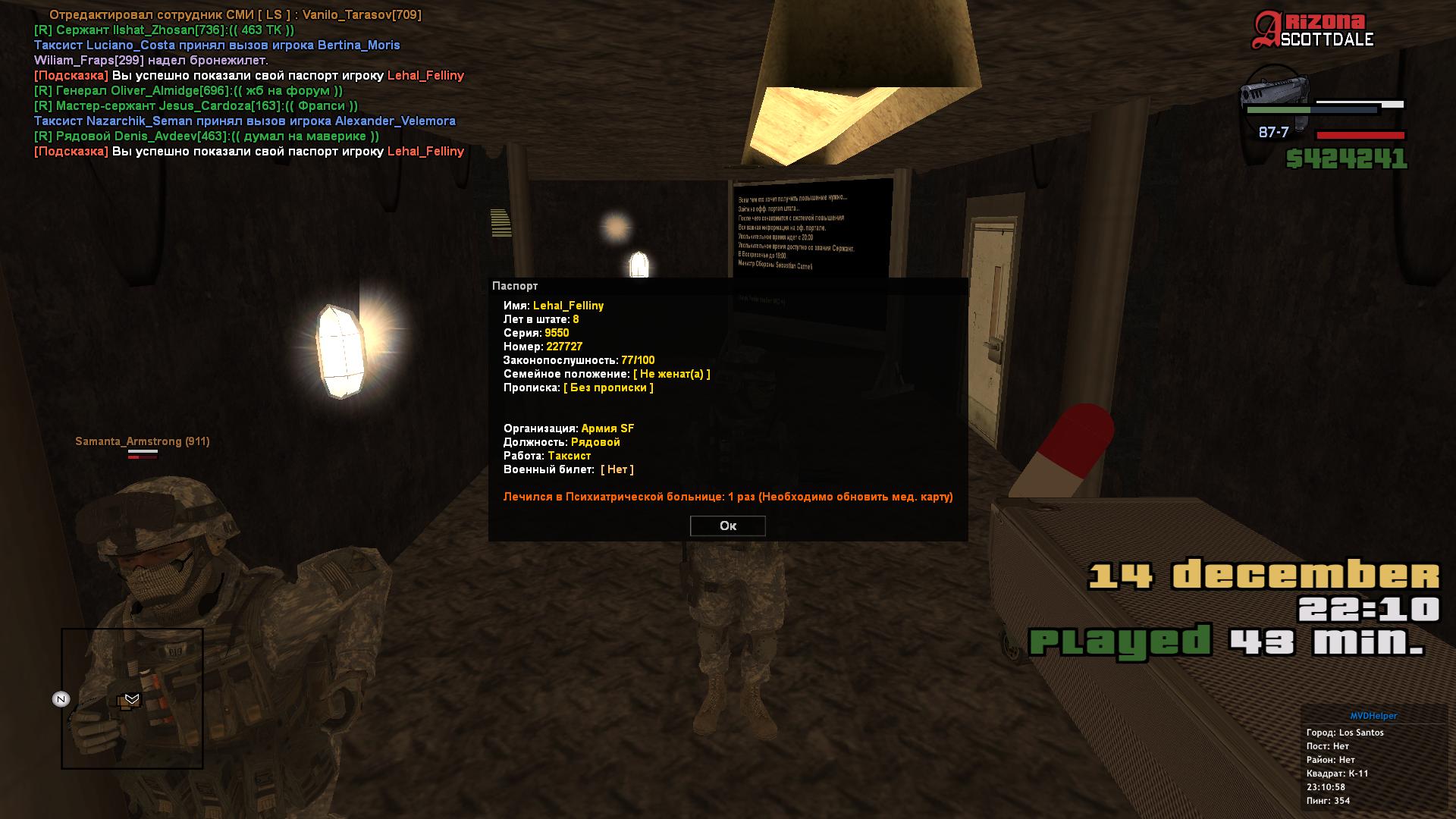Image resolution: width=1456 pixels, height=819 pixels.
Task: Click the Arizona Scottdale server logo
Action: pos(1313,30)
